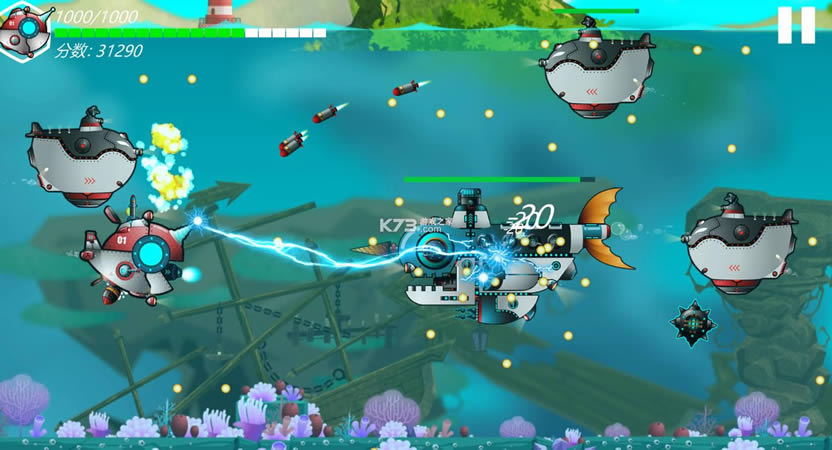Pause the game with the pause button
The width and height of the screenshot is (832, 450).
click(x=796, y=25)
